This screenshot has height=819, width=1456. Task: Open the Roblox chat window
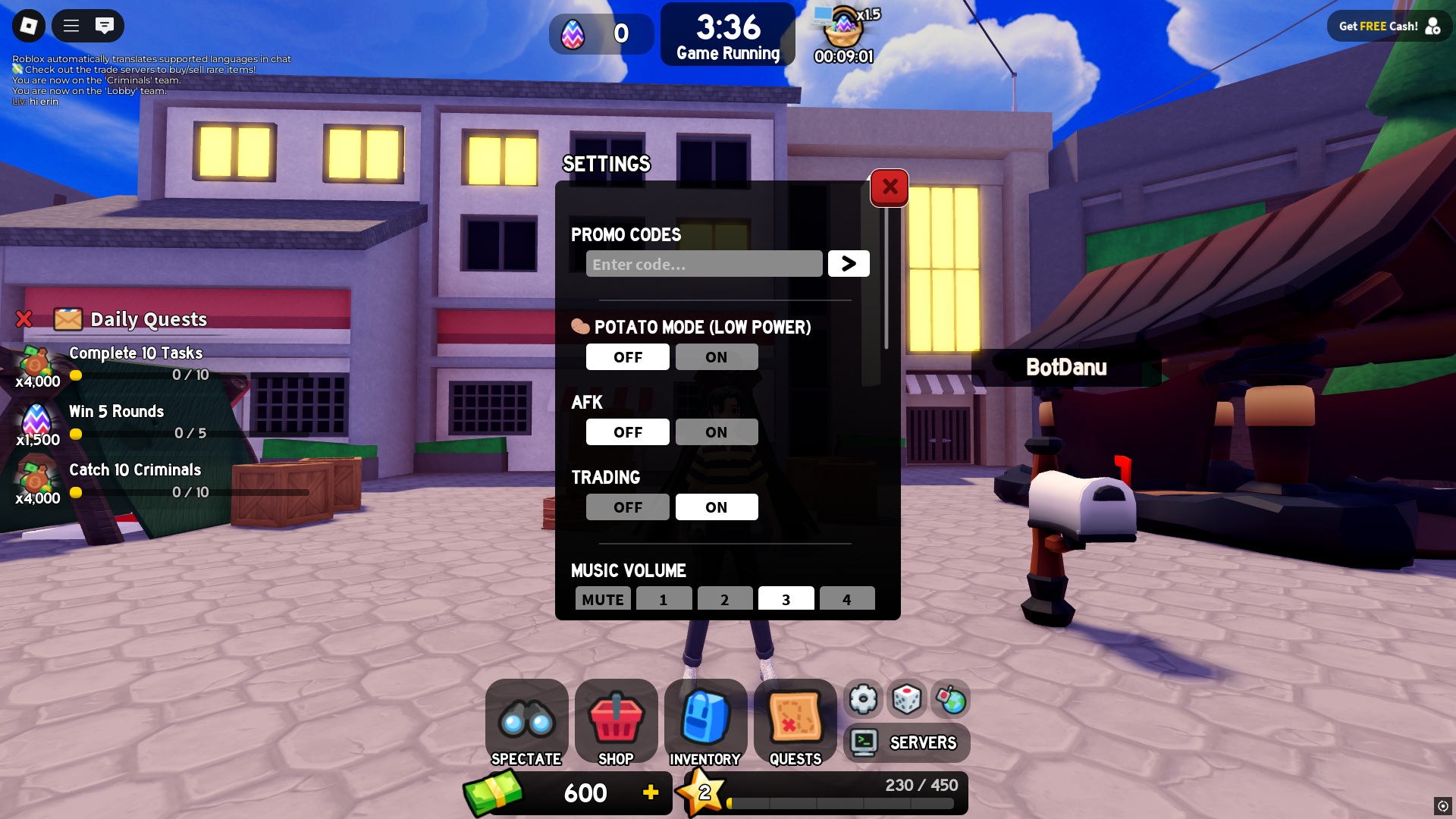coord(105,26)
